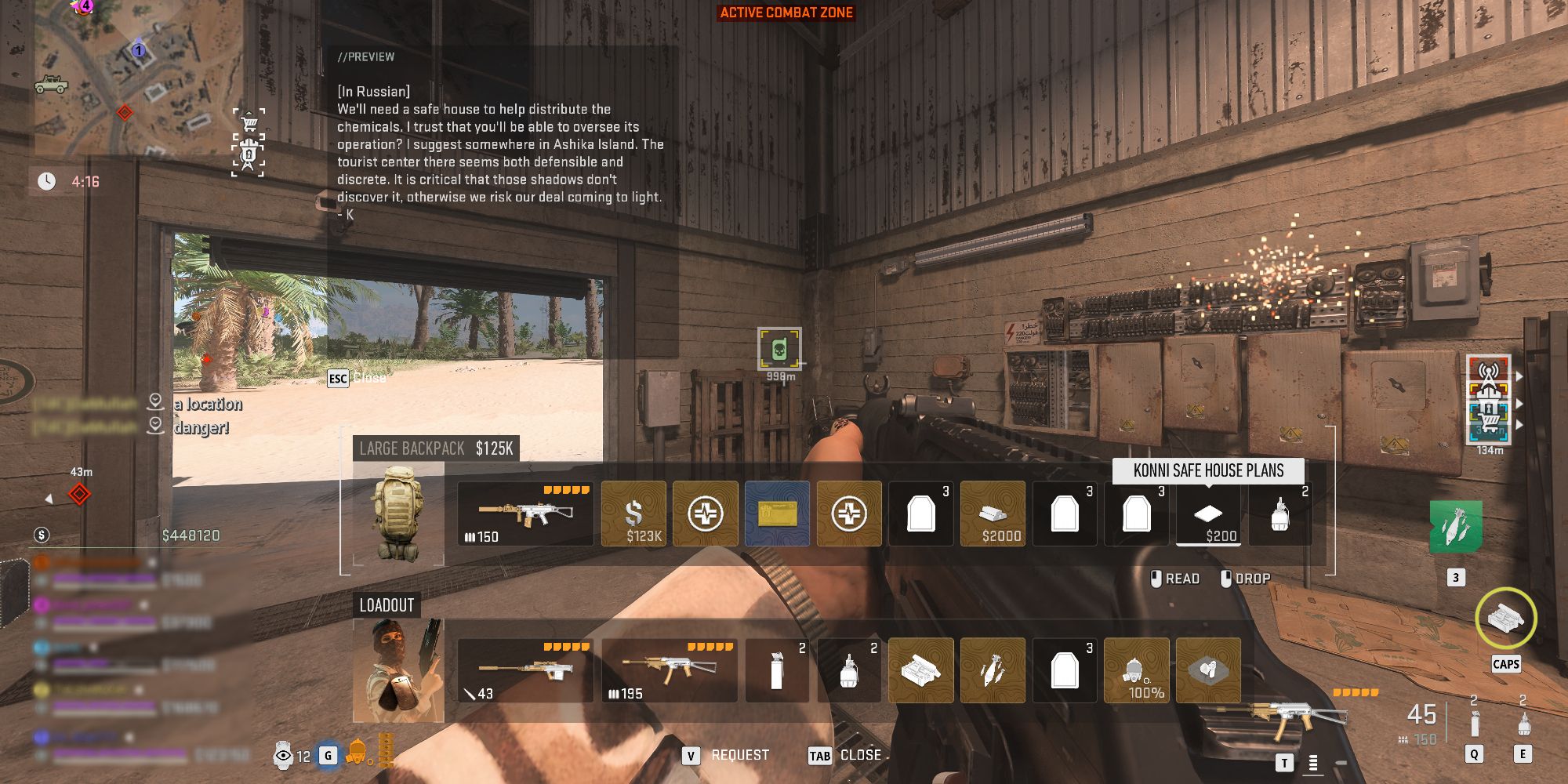1568x784 pixels.
Task: Open the Konni Safe House Plans slot
Action: [1208, 514]
